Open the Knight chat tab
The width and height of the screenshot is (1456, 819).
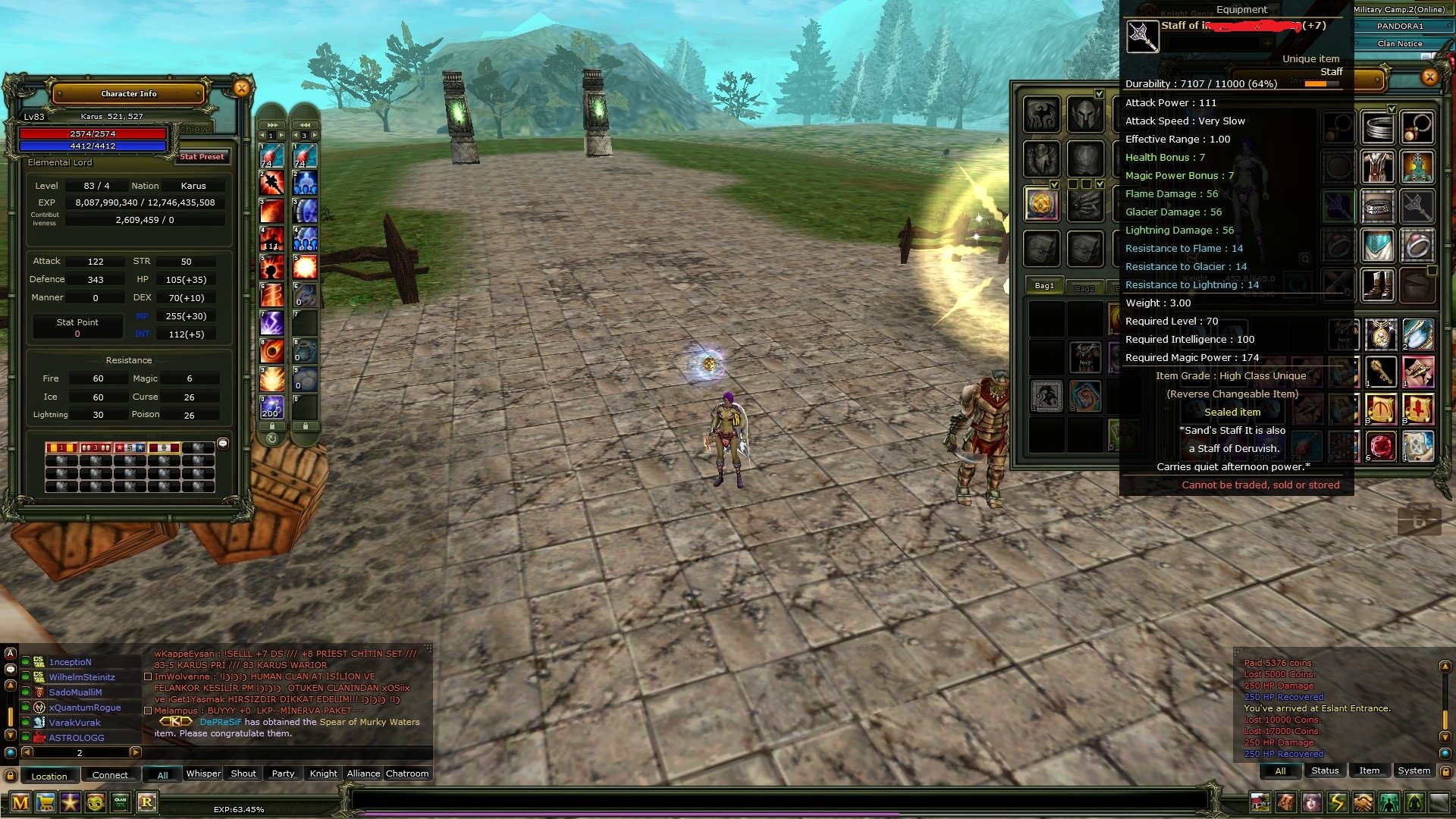click(x=323, y=773)
